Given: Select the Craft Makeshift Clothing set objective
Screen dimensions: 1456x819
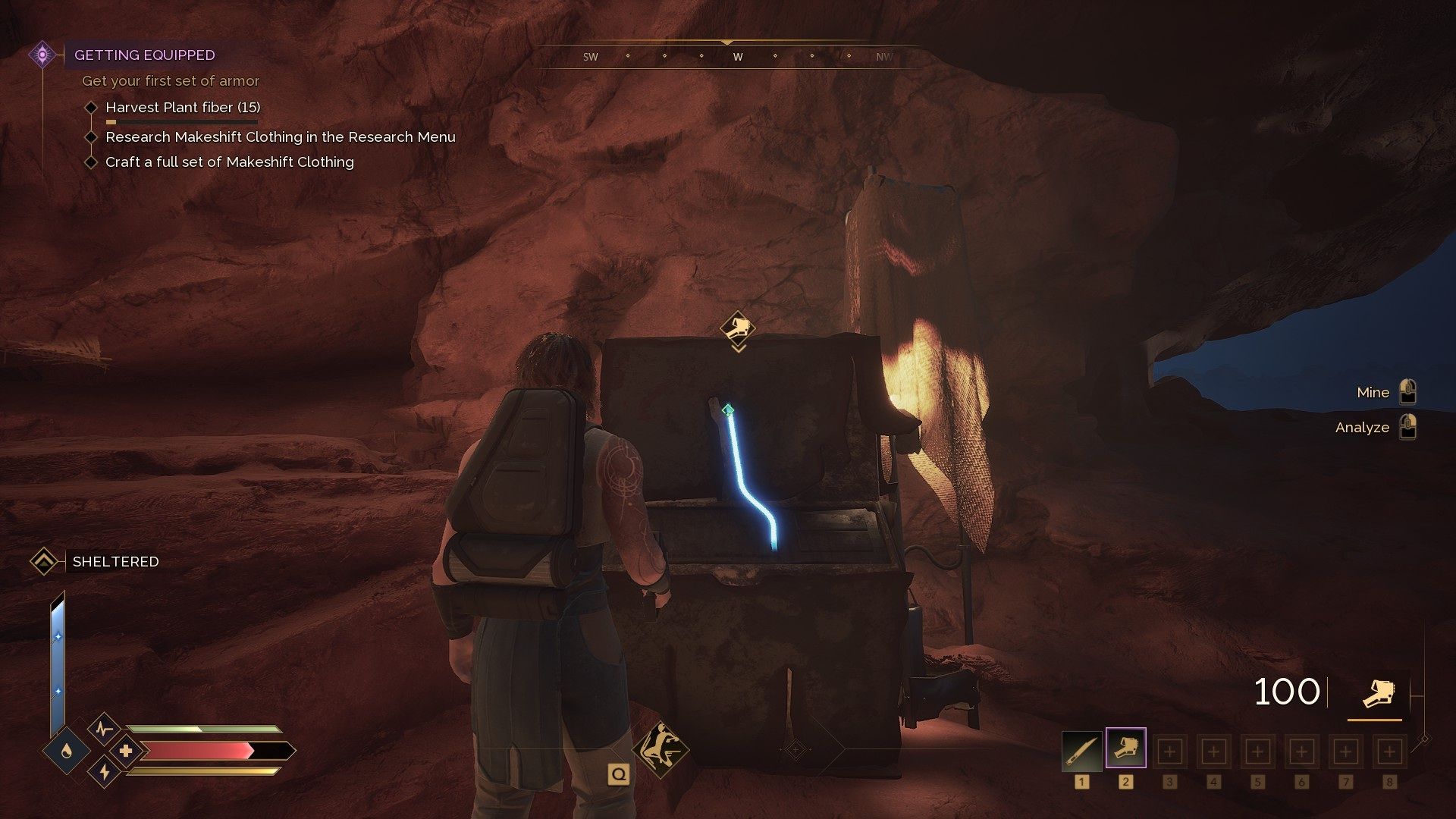Looking at the screenshot, I should [229, 162].
